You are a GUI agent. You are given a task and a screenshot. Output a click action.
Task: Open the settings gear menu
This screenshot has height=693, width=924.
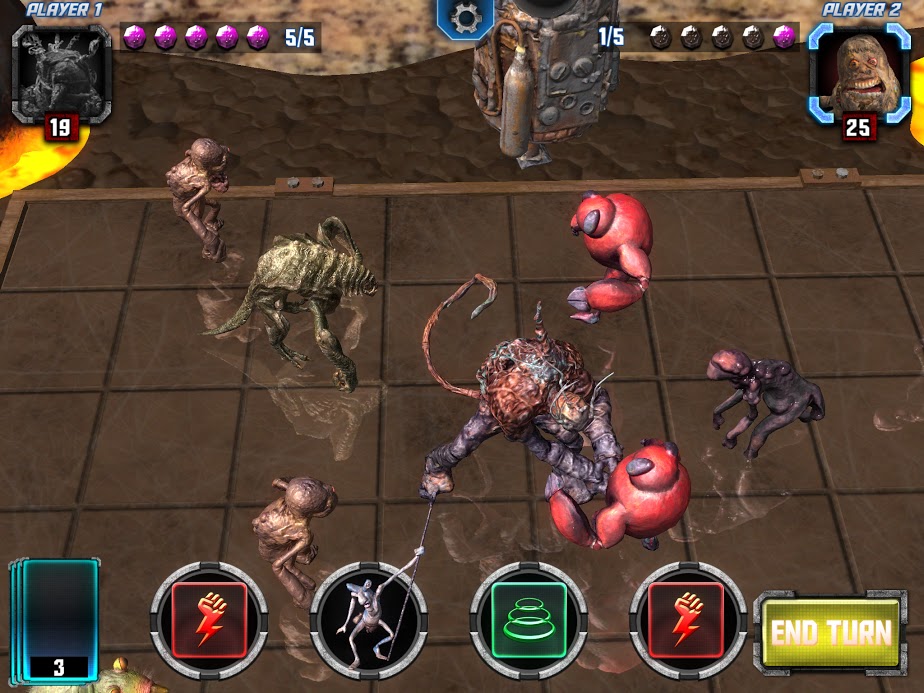pyautogui.click(x=465, y=17)
